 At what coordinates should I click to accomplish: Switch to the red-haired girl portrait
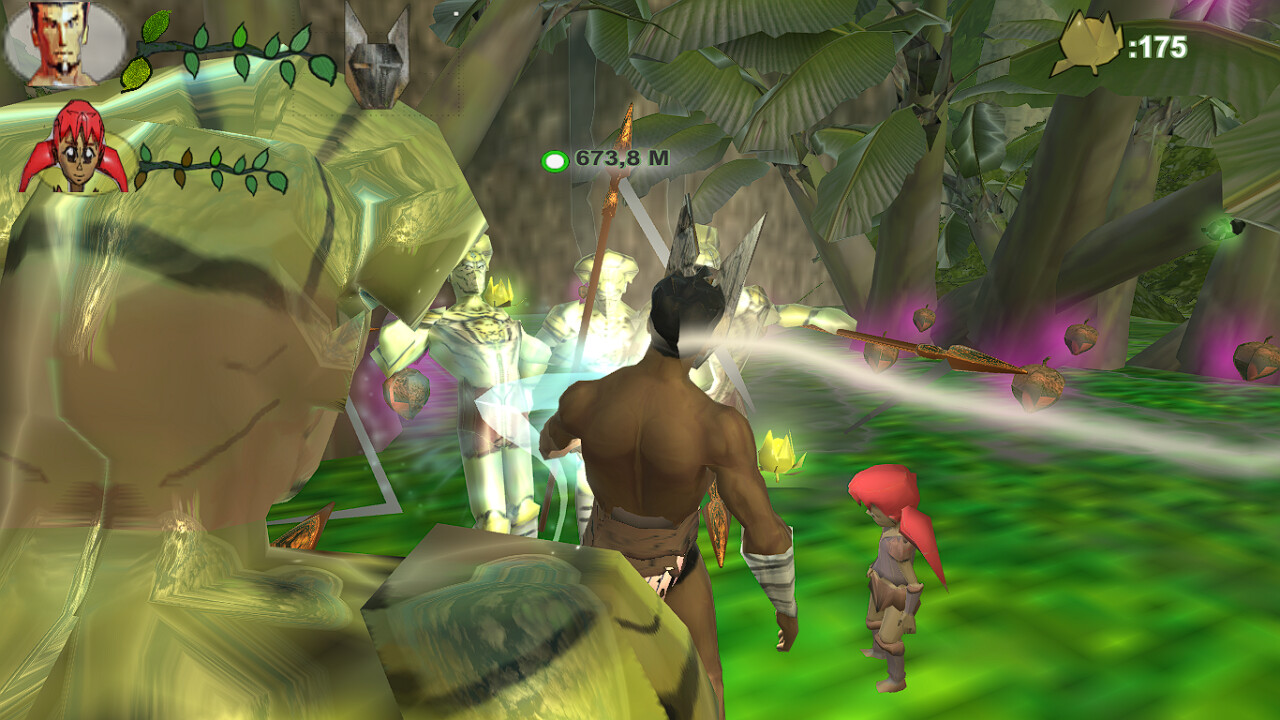tap(74, 150)
